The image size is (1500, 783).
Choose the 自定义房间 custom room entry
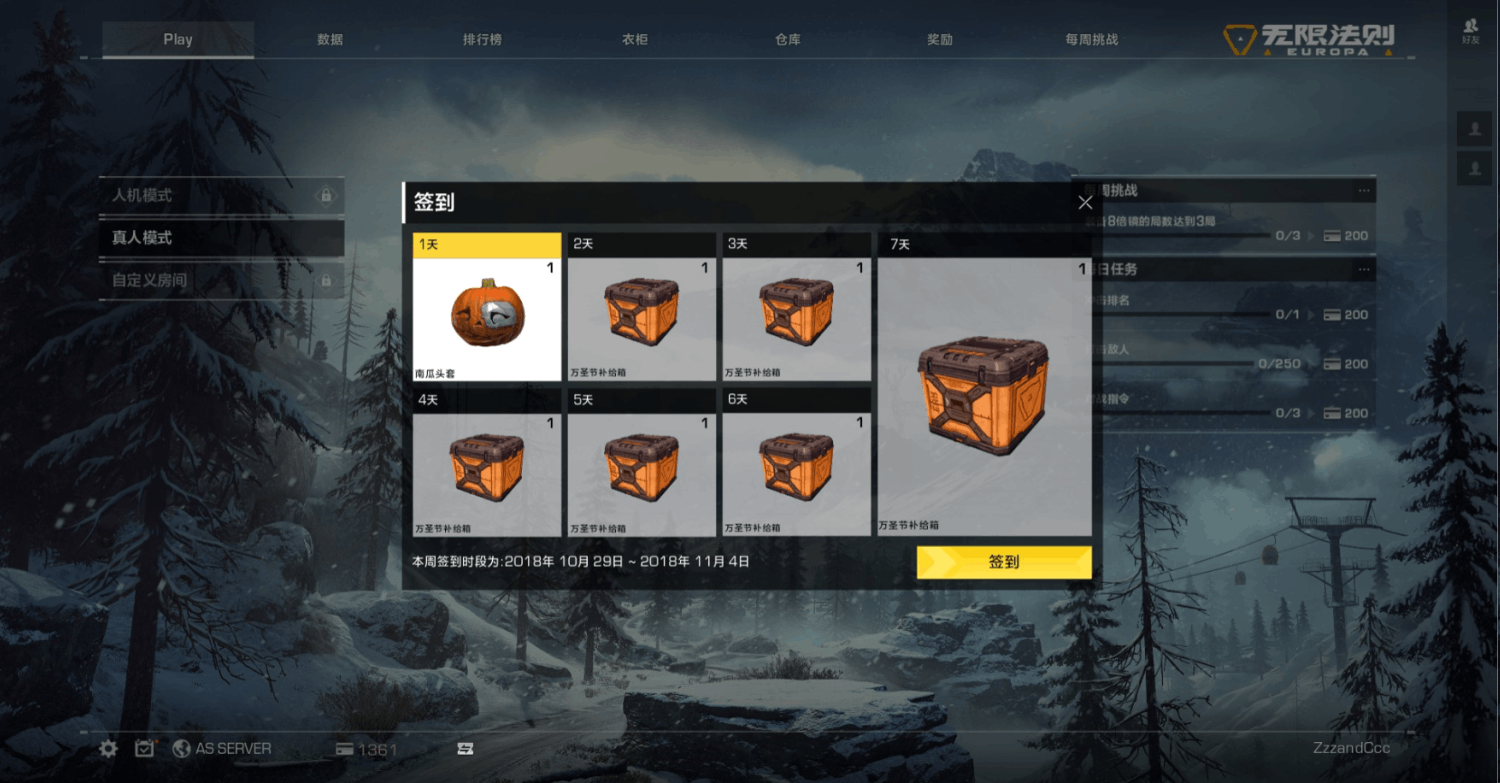click(x=222, y=280)
